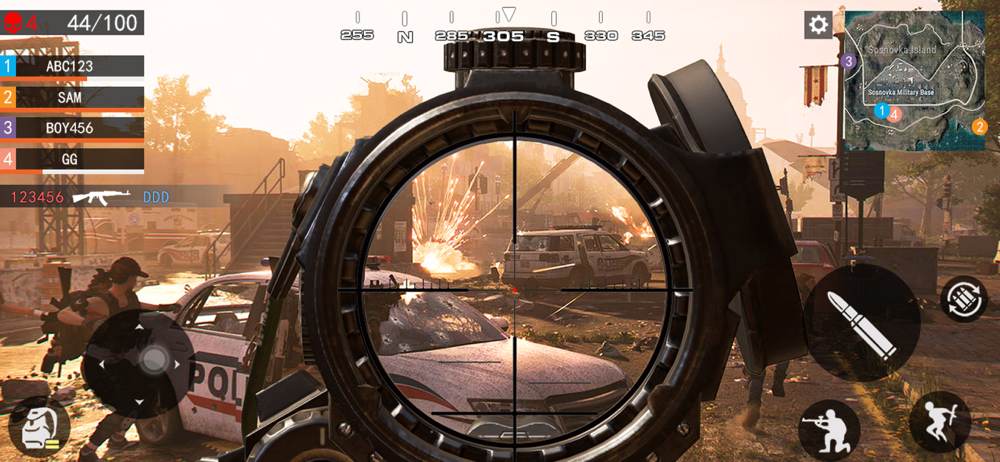The height and width of the screenshot is (462, 1000).
Task: Tap the bullet fire button
Action: (861, 322)
